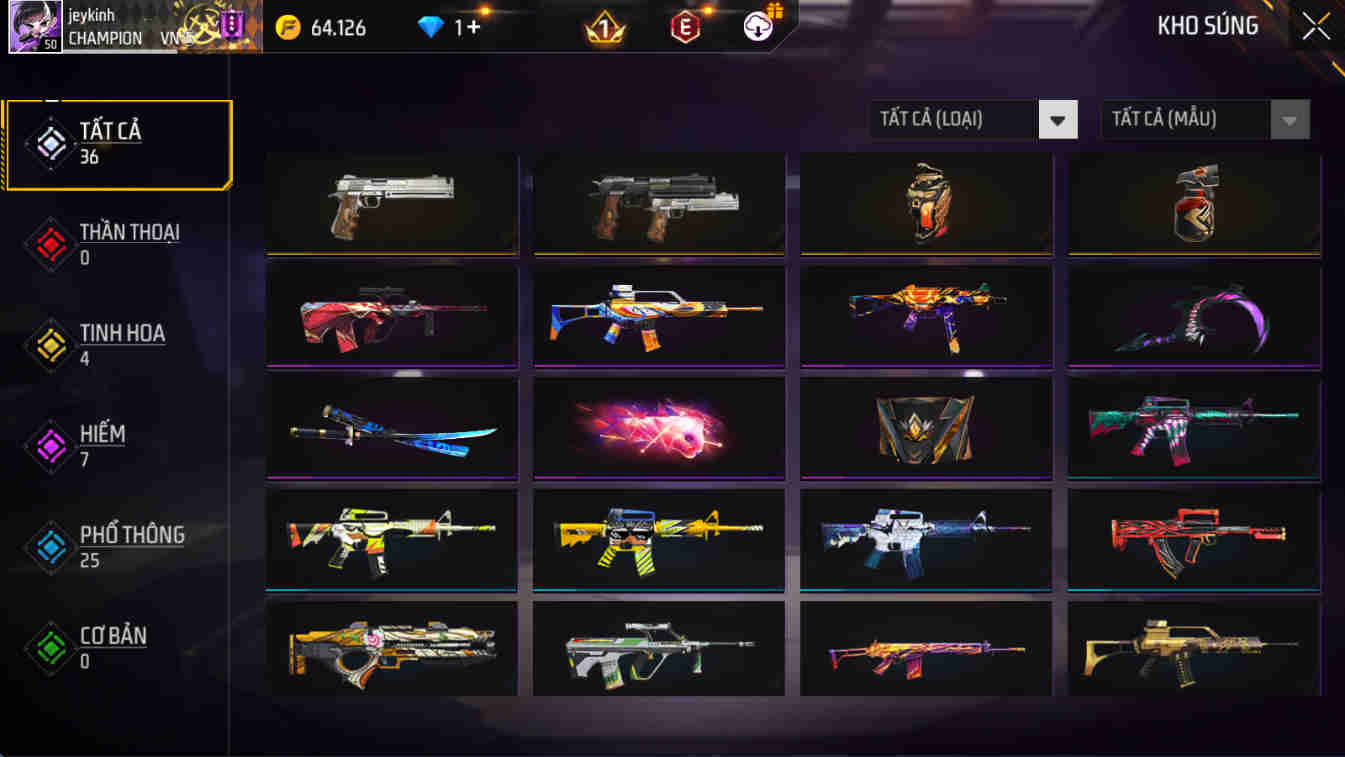Screen dimensions: 1345x757
Task: Select the blue PHỔ THÔNG rarity icon
Action: tap(49, 546)
